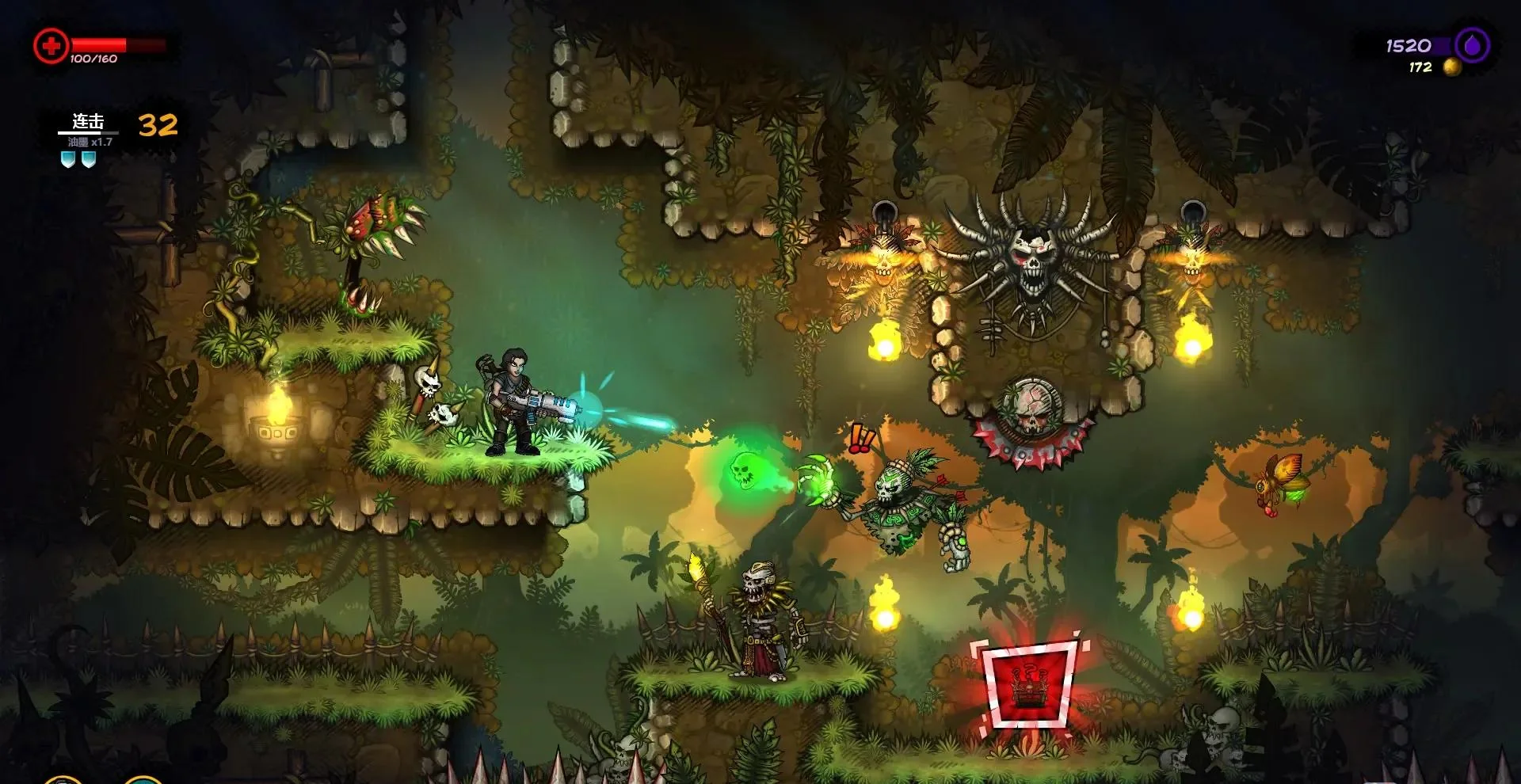Viewport: 1521px width, 784px height.
Task: Click the red cross health icon
Action: pyautogui.click(x=51, y=47)
